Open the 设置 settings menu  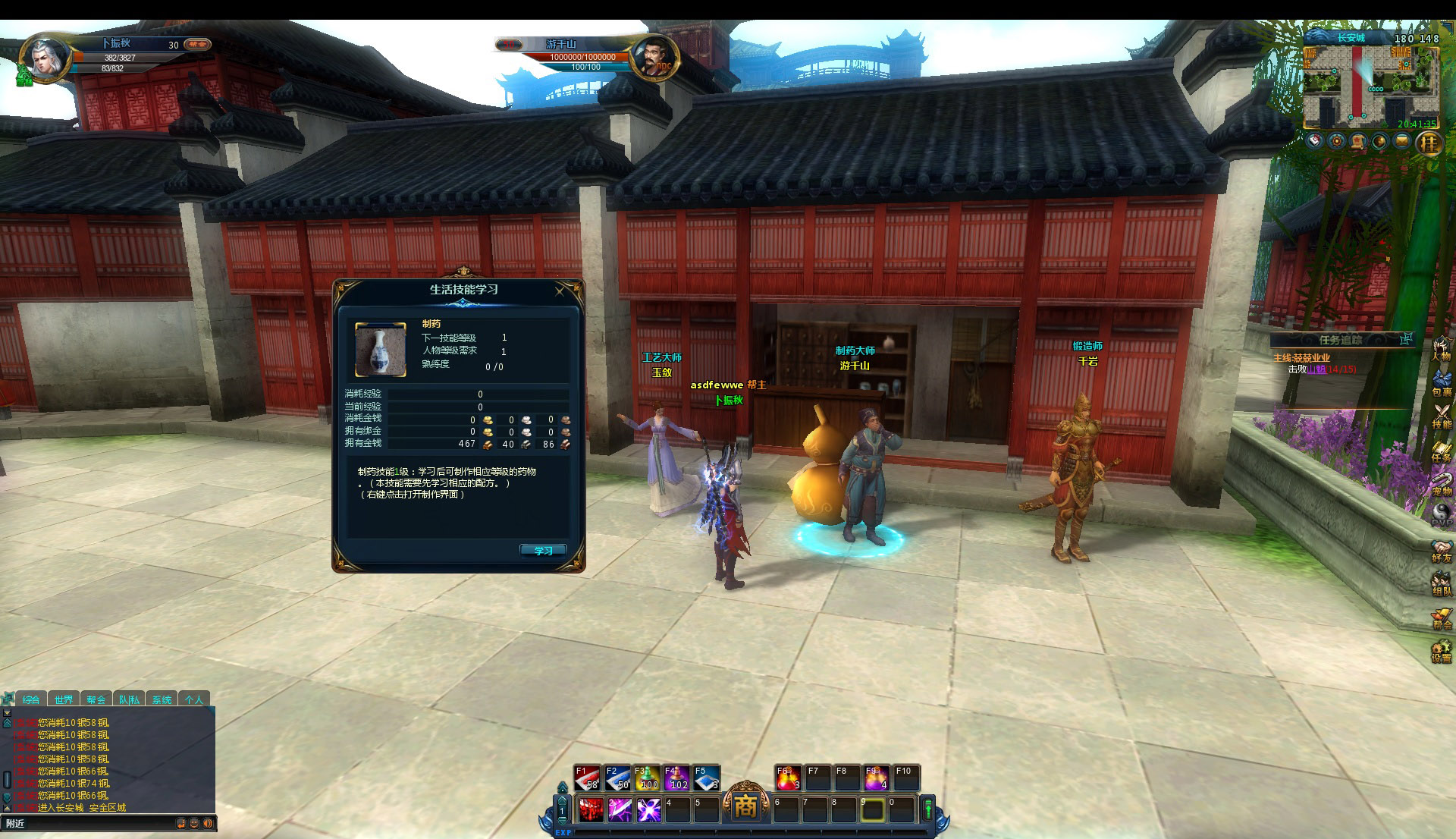point(1442,651)
